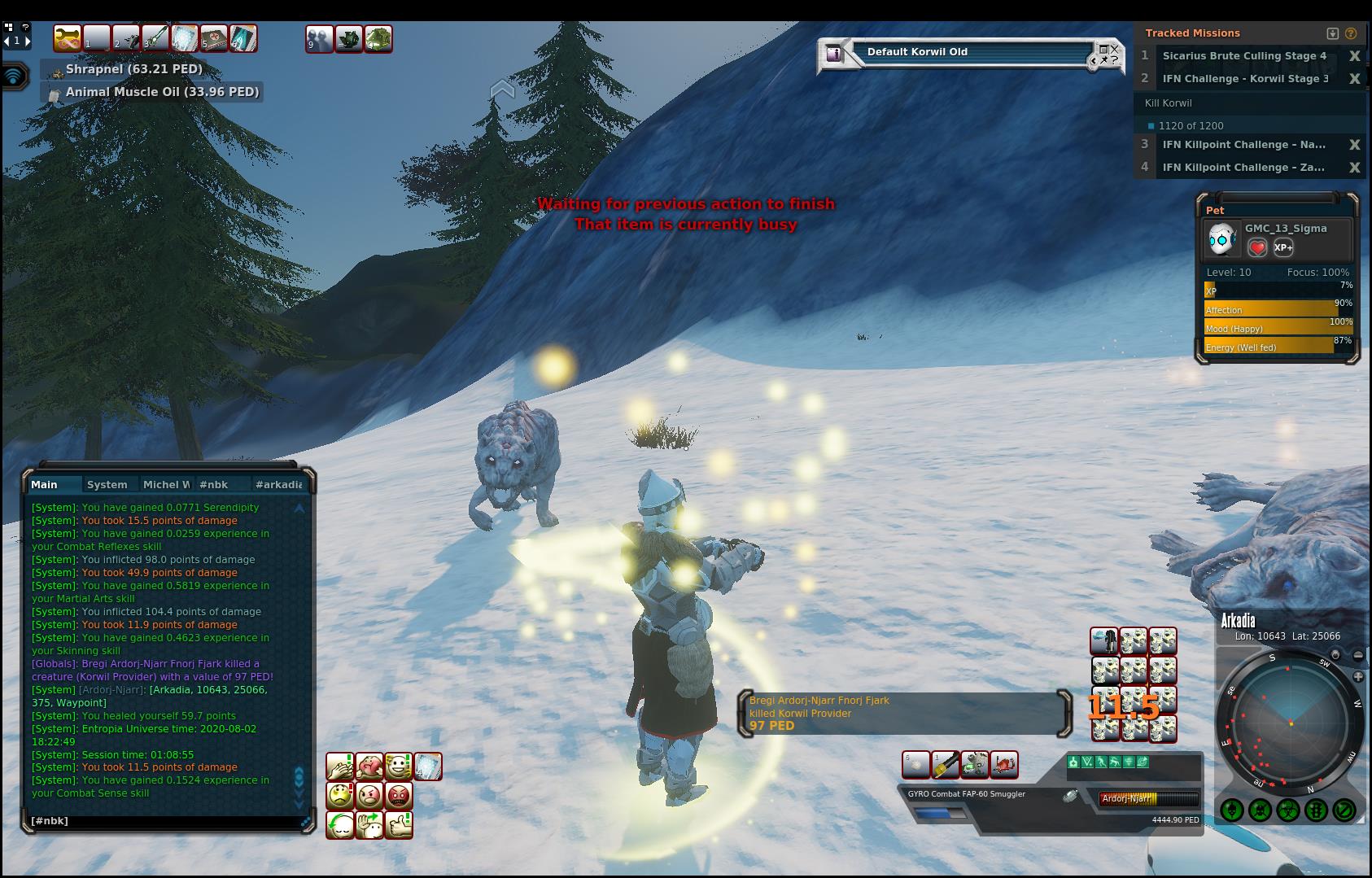Use the medical kit in slot 5
1372x878 pixels.
pos(214,38)
